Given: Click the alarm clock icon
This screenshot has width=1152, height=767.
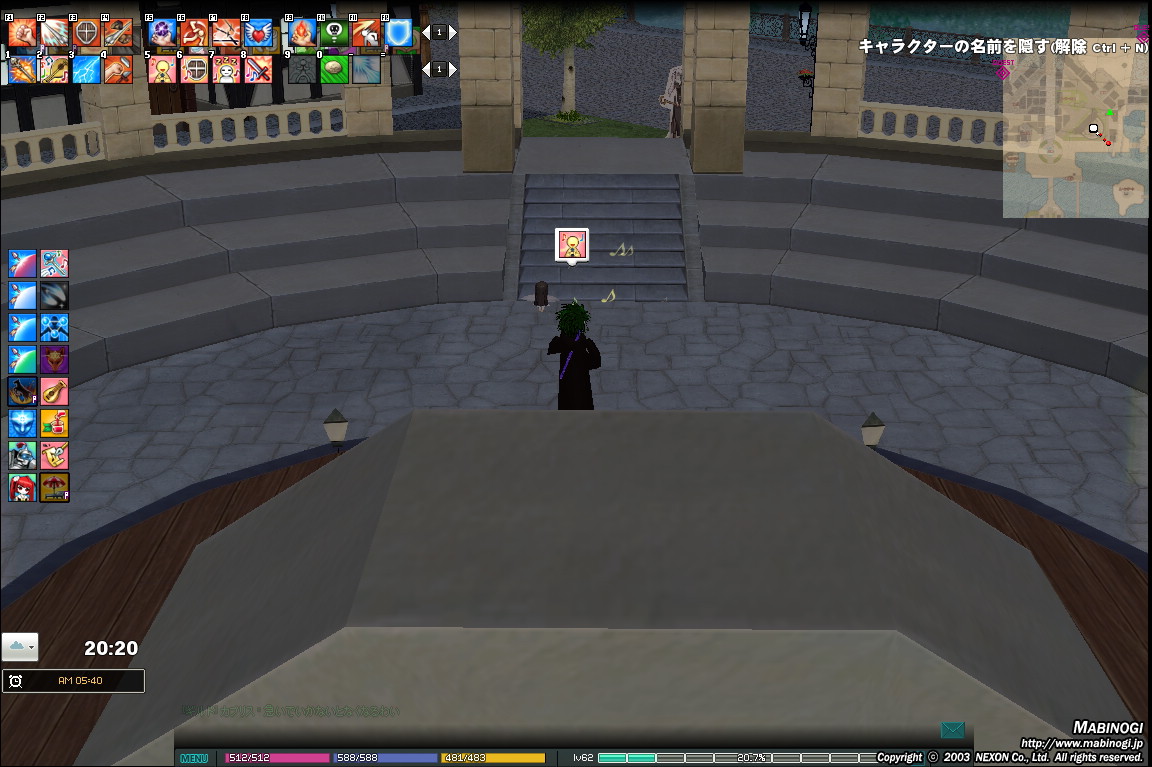Looking at the screenshot, I should [16, 681].
